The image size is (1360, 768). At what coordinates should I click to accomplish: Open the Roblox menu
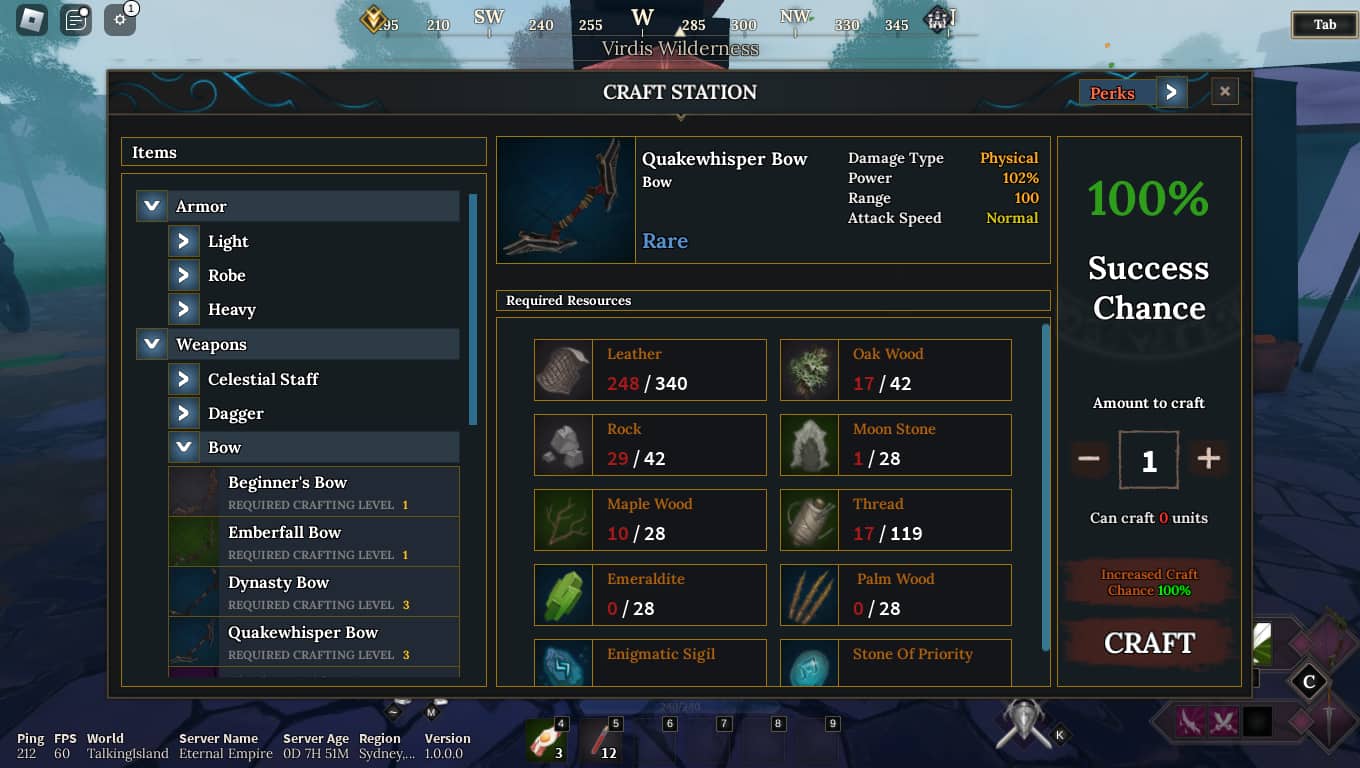(x=32, y=19)
